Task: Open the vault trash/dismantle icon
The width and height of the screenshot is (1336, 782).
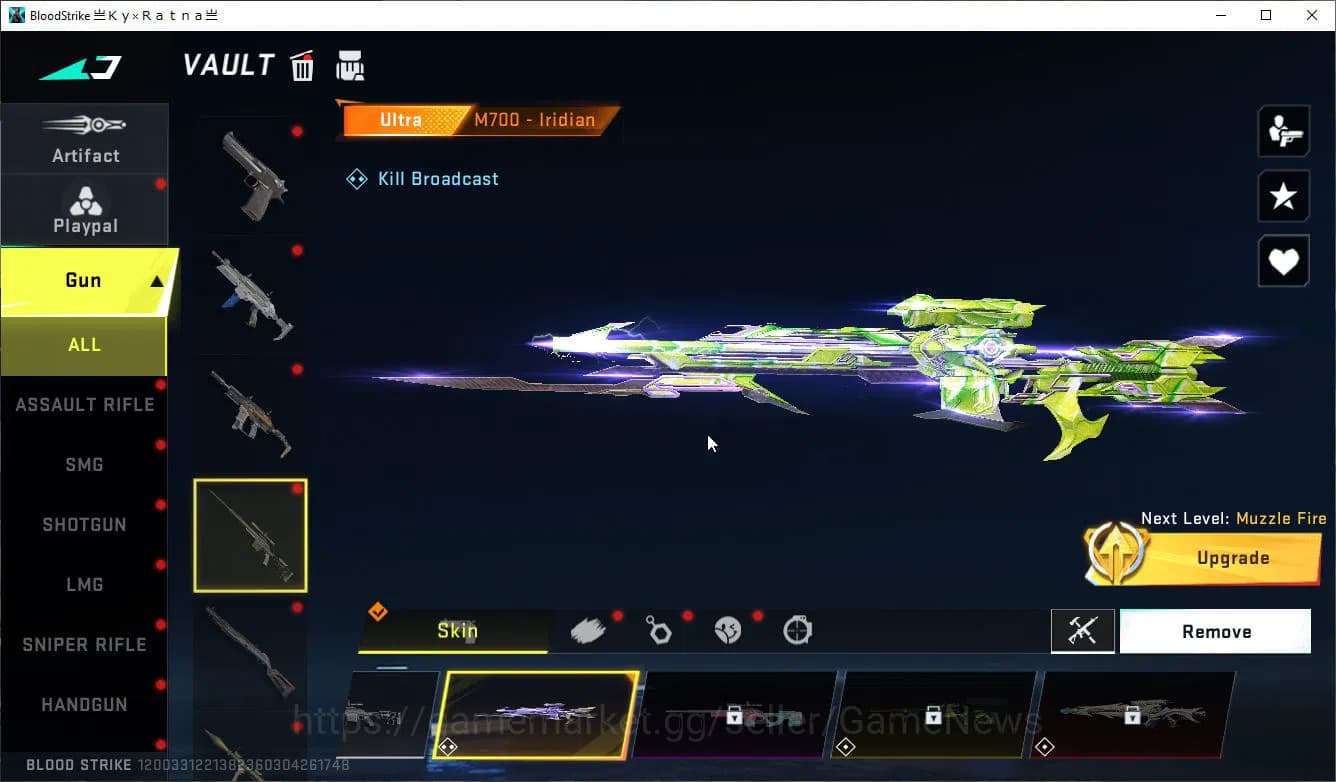Action: [x=302, y=65]
